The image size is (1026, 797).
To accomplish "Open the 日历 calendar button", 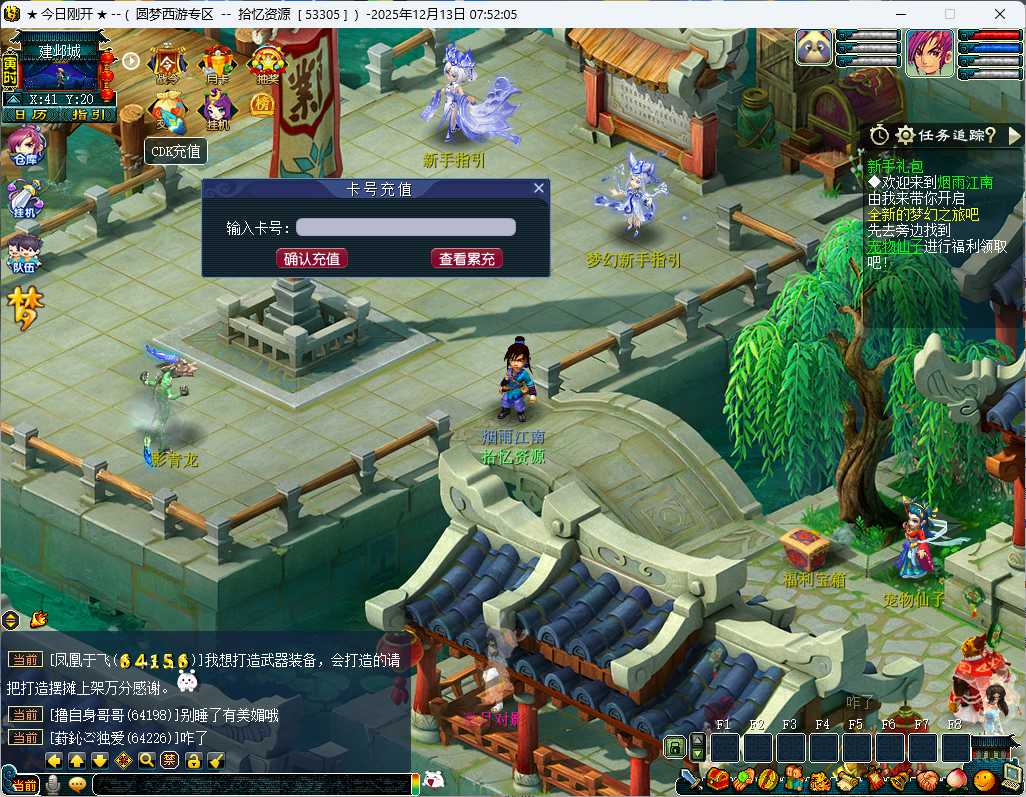I will tap(30, 115).
